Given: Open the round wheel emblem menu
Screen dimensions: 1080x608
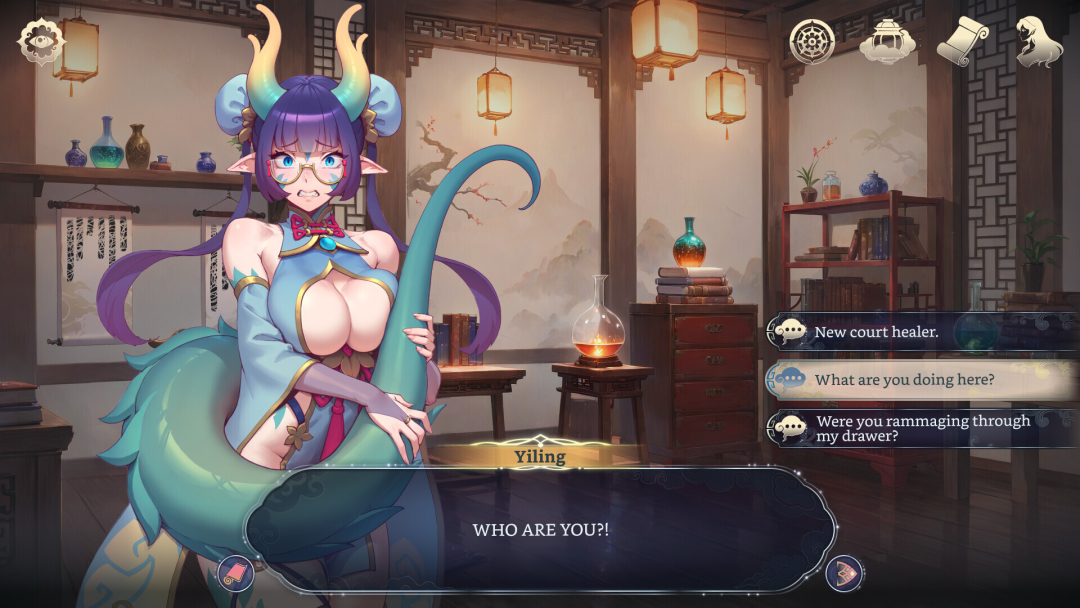Looking at the screenshot, I should coord(811,41).
